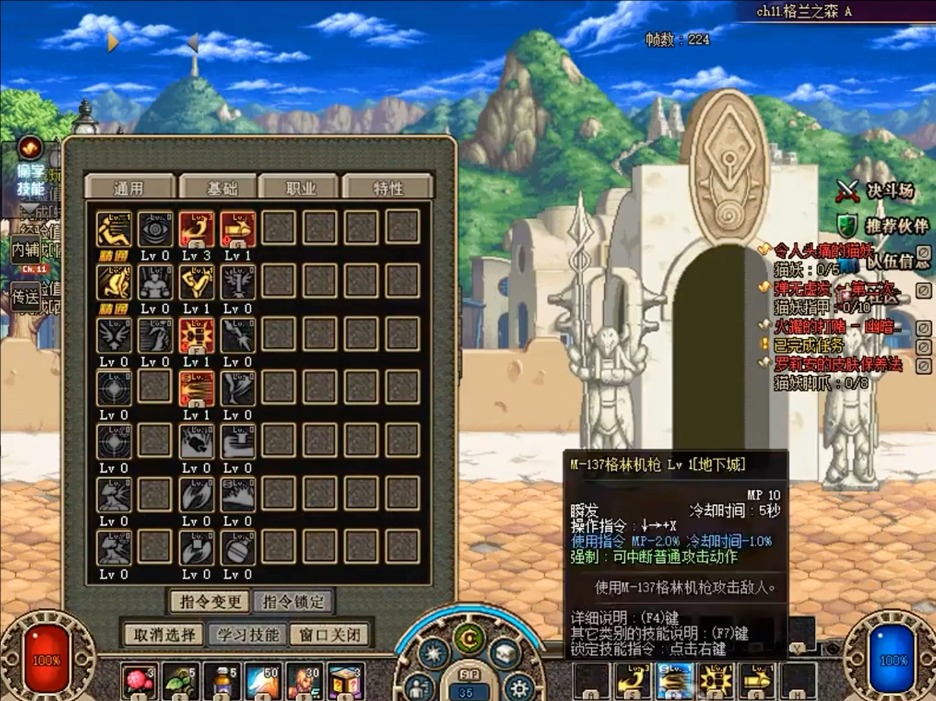Click 取消选择 to cancel selection
The width and height of the screenshot is (936, 701).
164,634
